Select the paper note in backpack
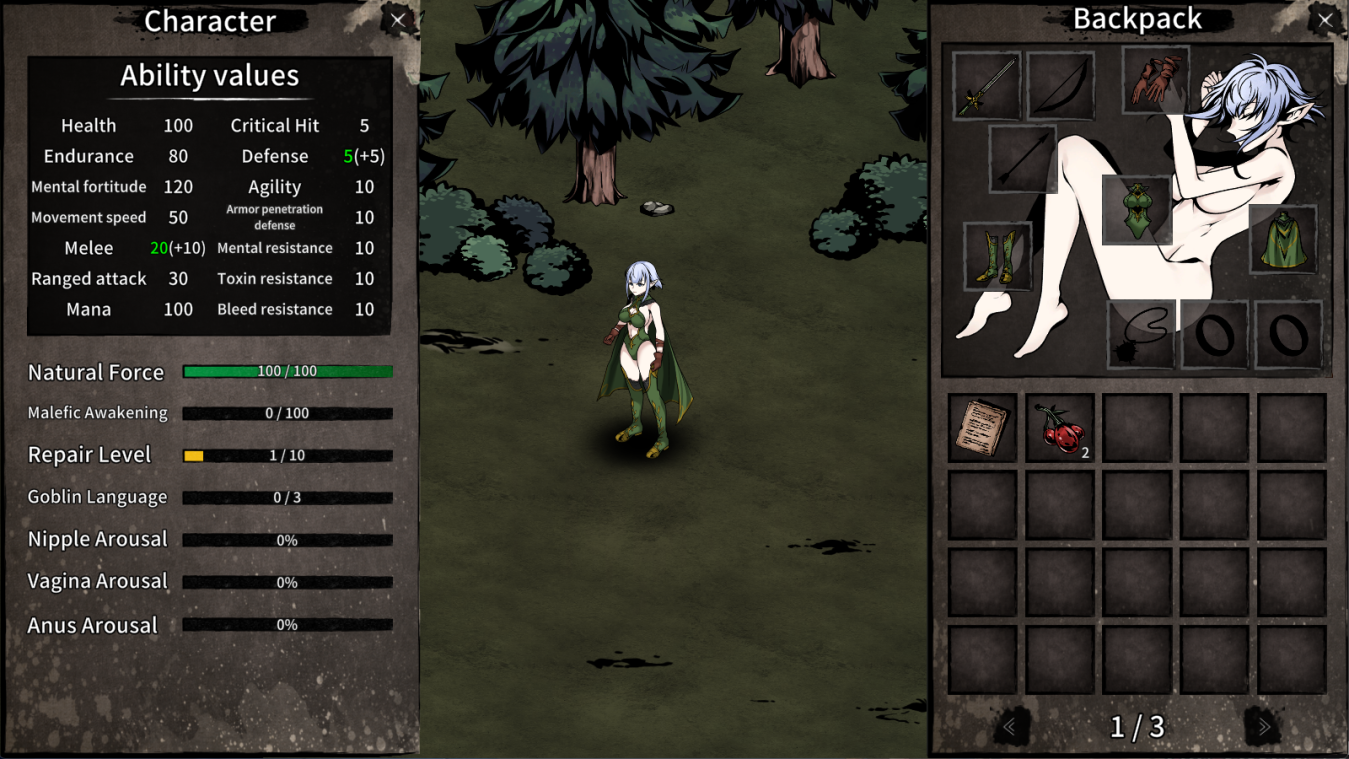Image resolution: width=1349 pixels, height=759 pixels. coord(982,428)
